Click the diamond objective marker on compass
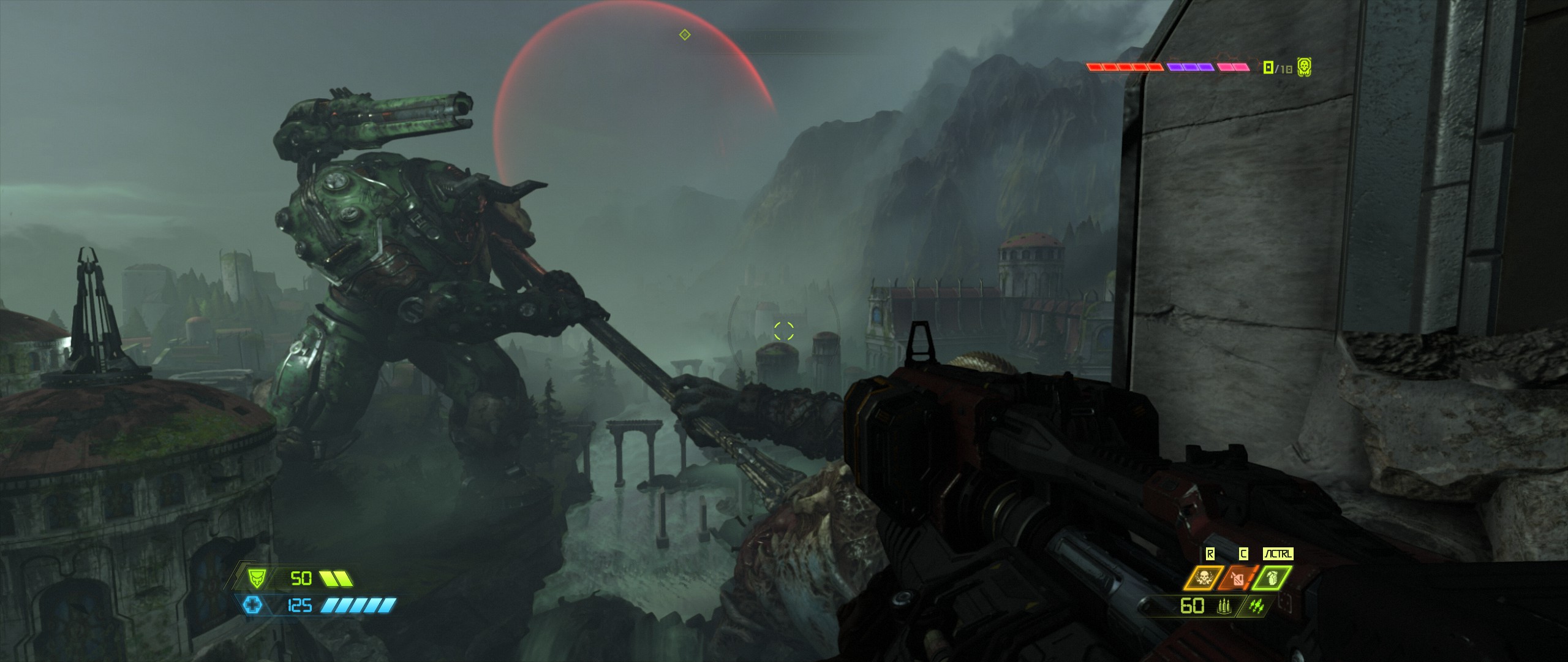The image size is (1568, 662). point(685,35)
